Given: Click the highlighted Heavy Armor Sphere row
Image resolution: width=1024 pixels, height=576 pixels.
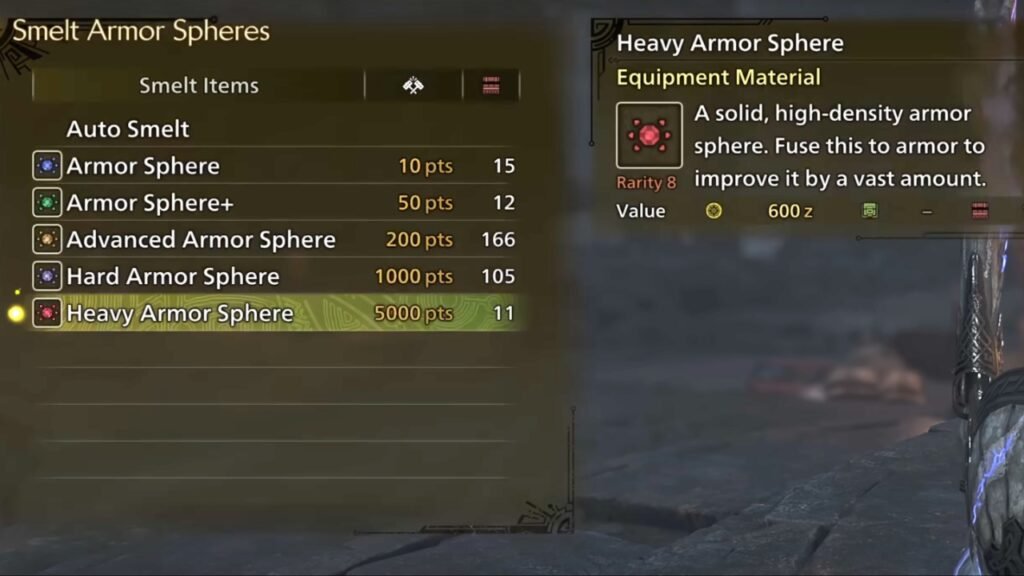Looking at the screenshot, I should tap(180, 314).
